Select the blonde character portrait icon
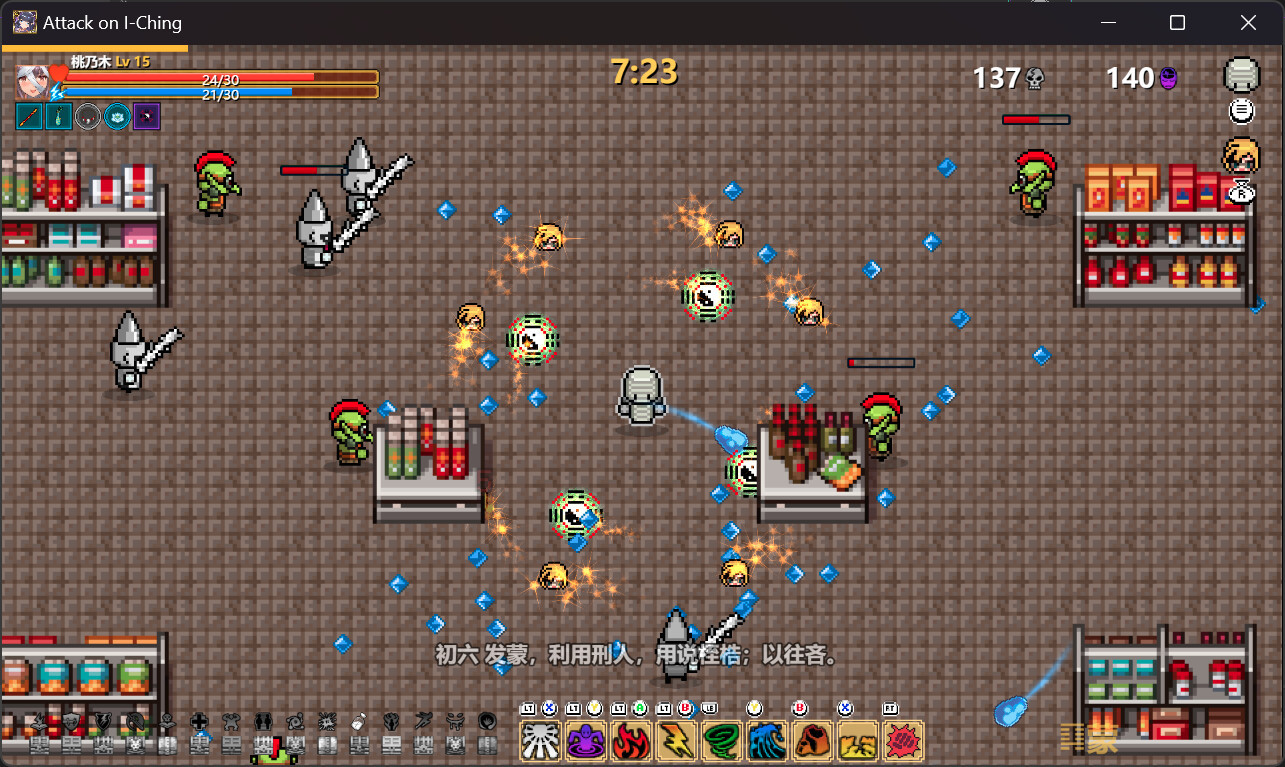Image resolution: width=1285 pixels, height=767 pixels. pyautogui.click(x=1241, y=154)
